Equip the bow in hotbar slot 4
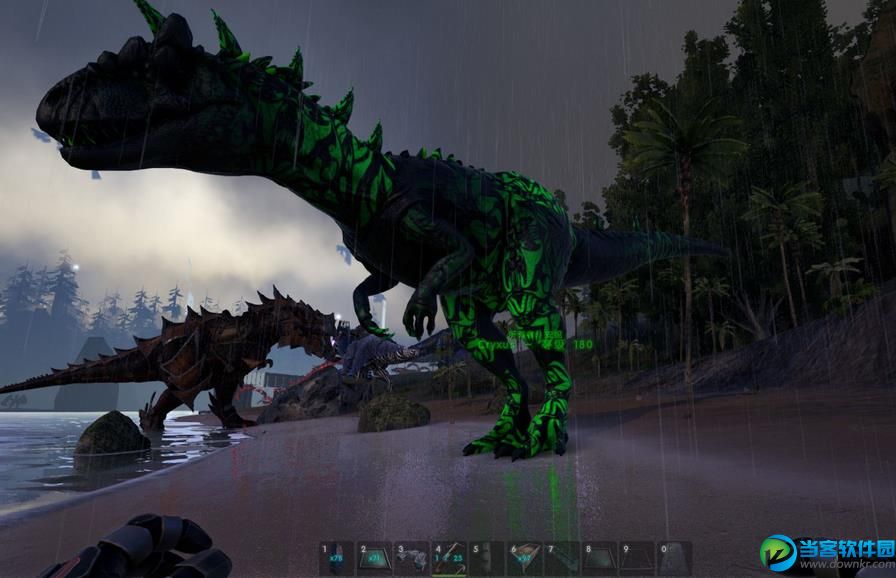 pyautogui.click(x=449, y=558)
